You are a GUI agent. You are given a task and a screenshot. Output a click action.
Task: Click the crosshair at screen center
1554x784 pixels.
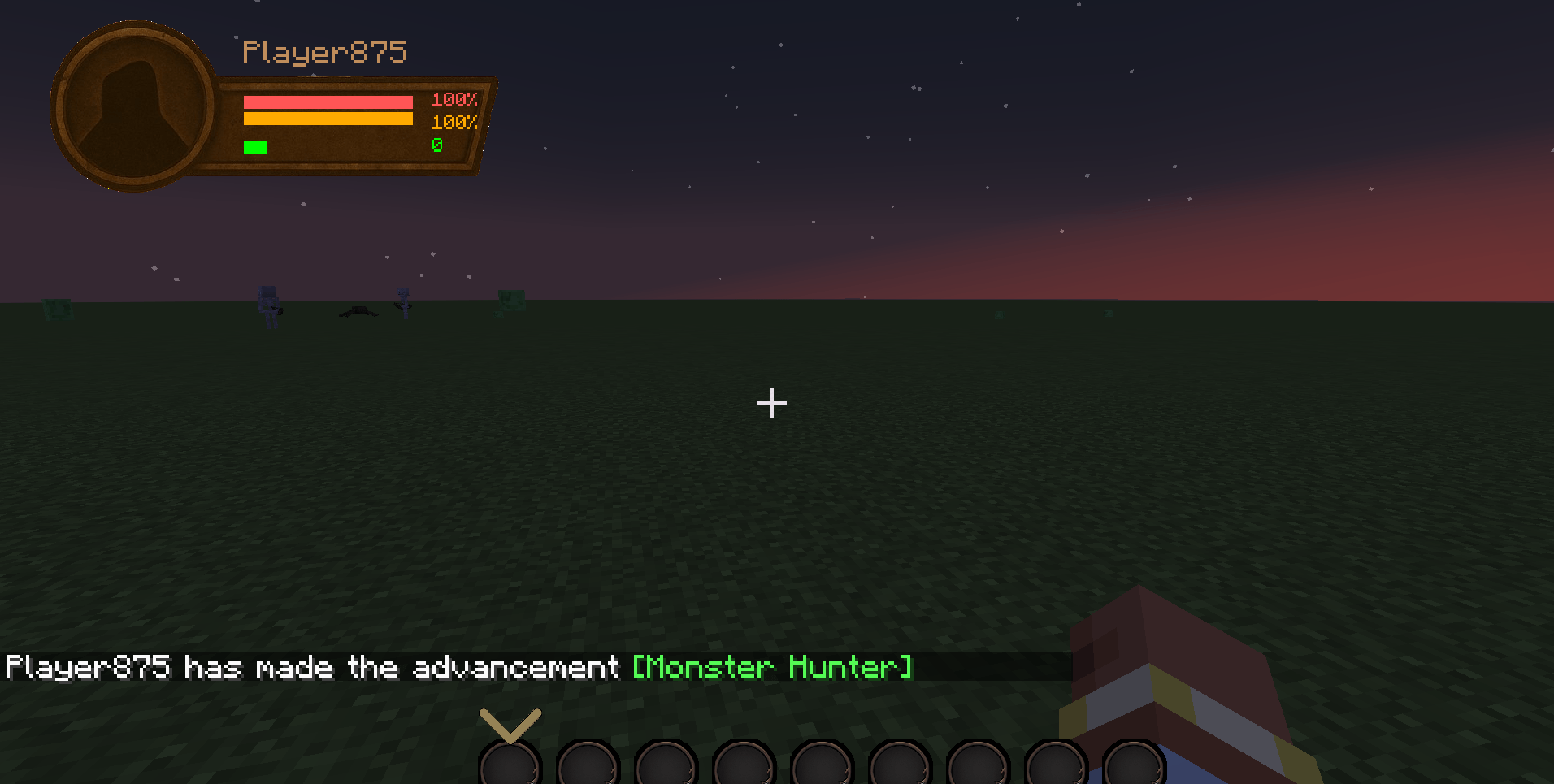770,402
